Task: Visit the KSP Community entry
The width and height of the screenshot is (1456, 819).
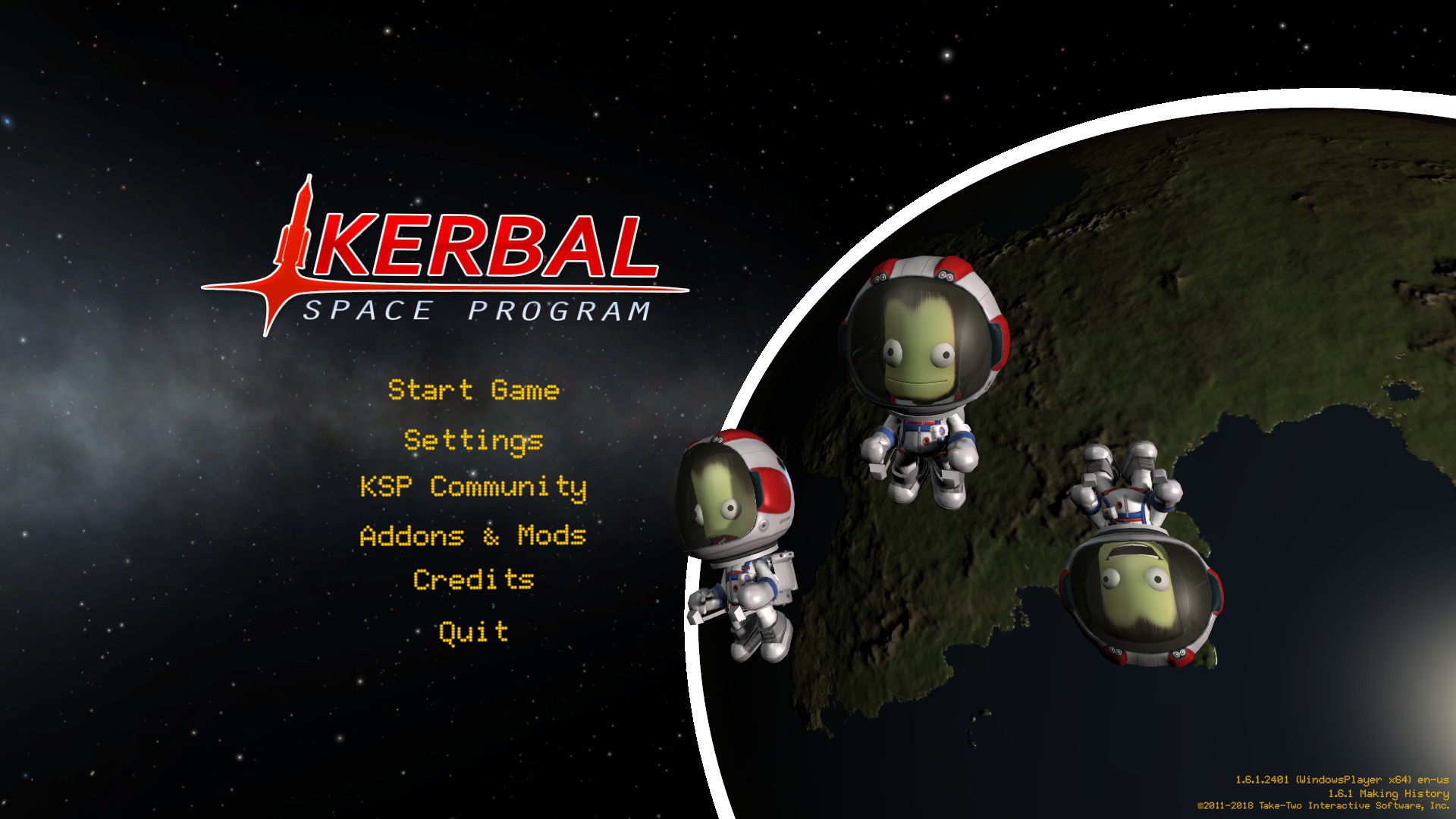Action: (473, 487)
